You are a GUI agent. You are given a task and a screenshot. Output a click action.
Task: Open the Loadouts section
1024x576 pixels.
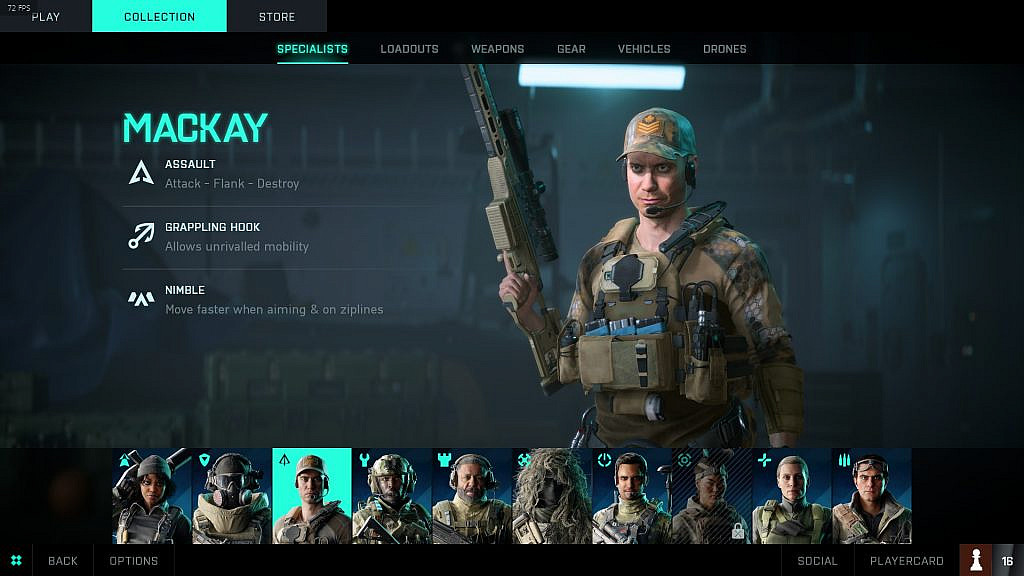409,49
